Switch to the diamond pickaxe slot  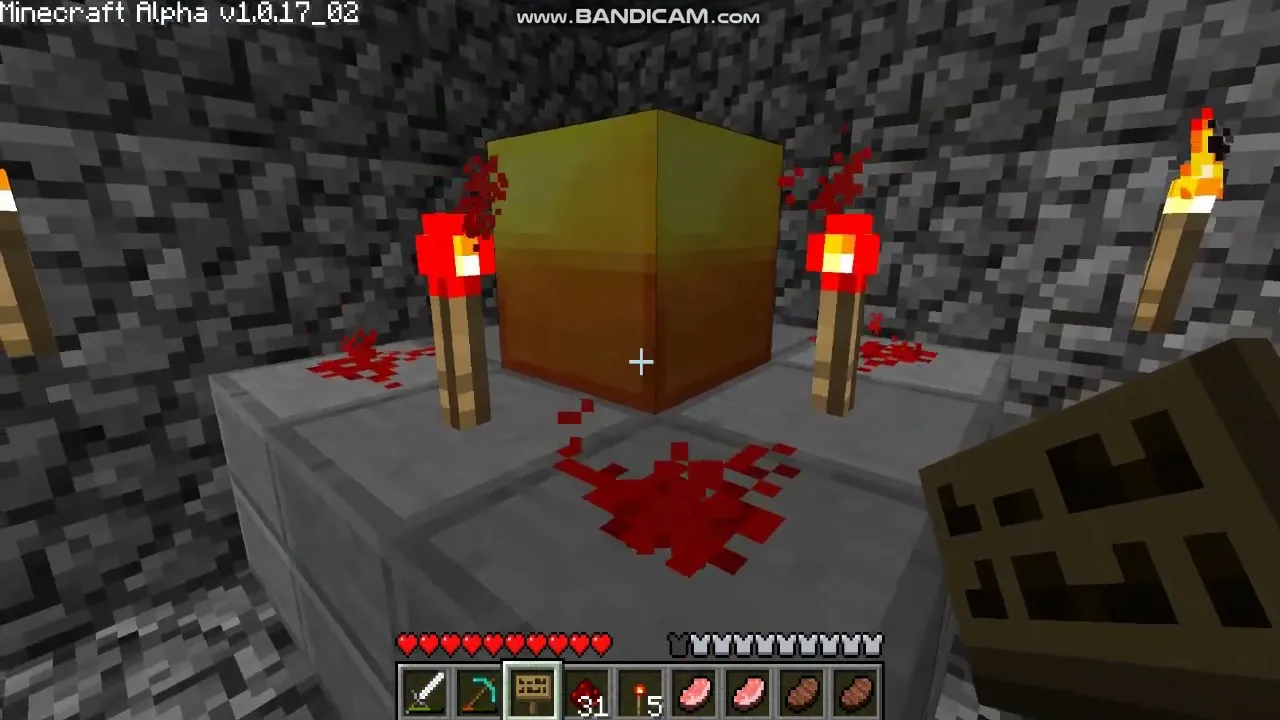[478, 692]
